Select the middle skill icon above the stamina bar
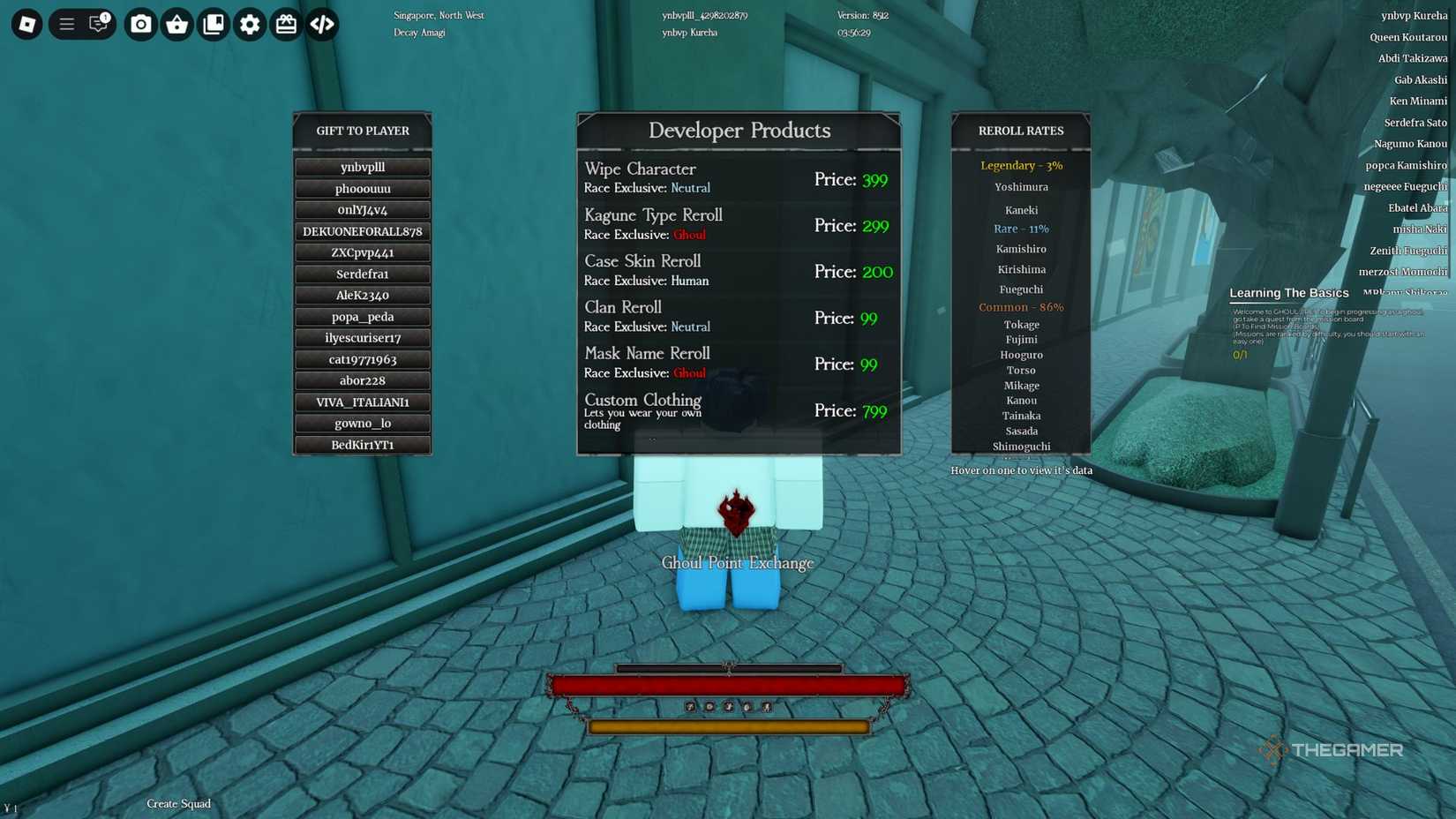 pos(728,707)
